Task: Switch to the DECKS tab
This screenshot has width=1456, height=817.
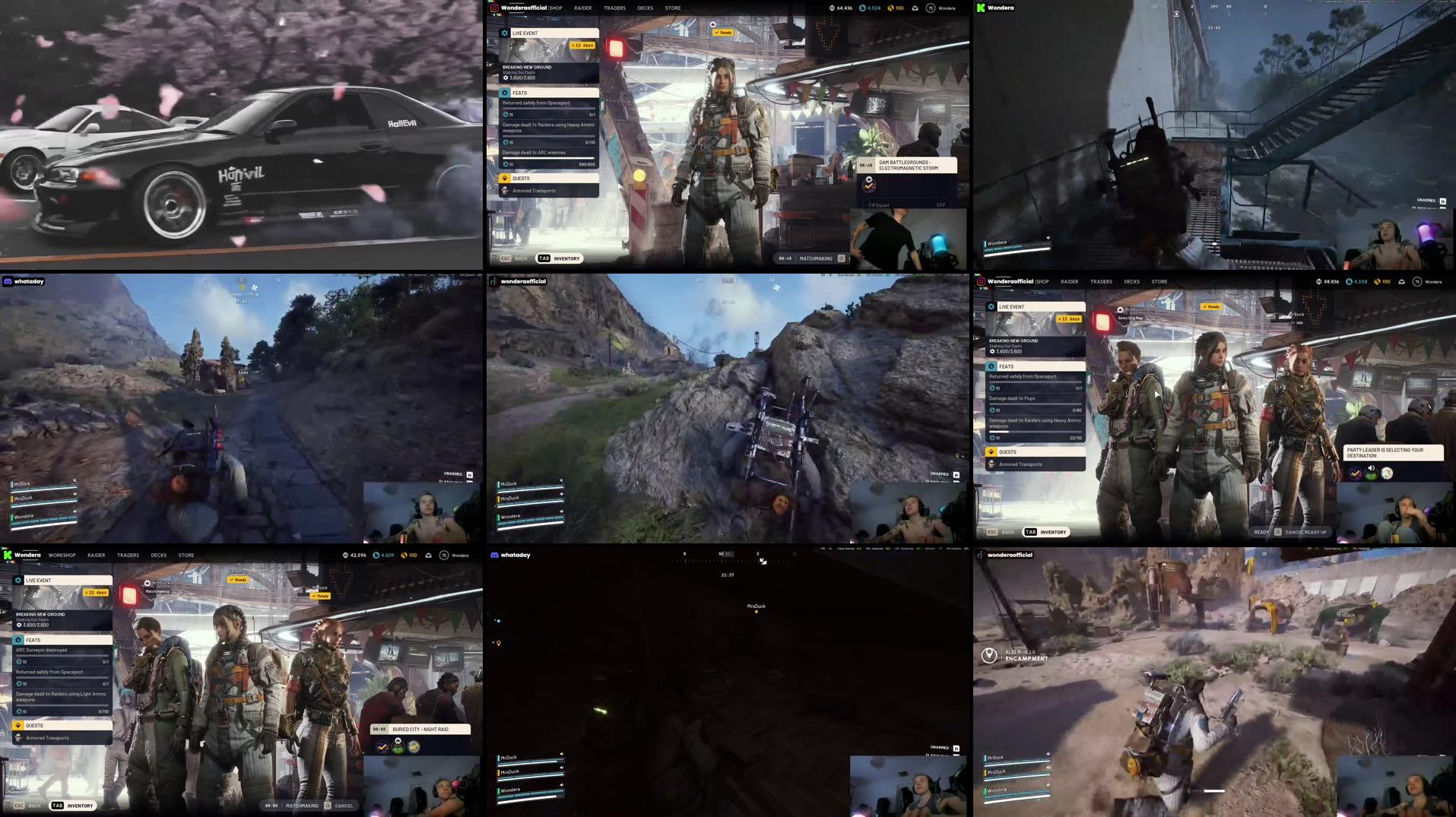Action: (x=645, y=8)
